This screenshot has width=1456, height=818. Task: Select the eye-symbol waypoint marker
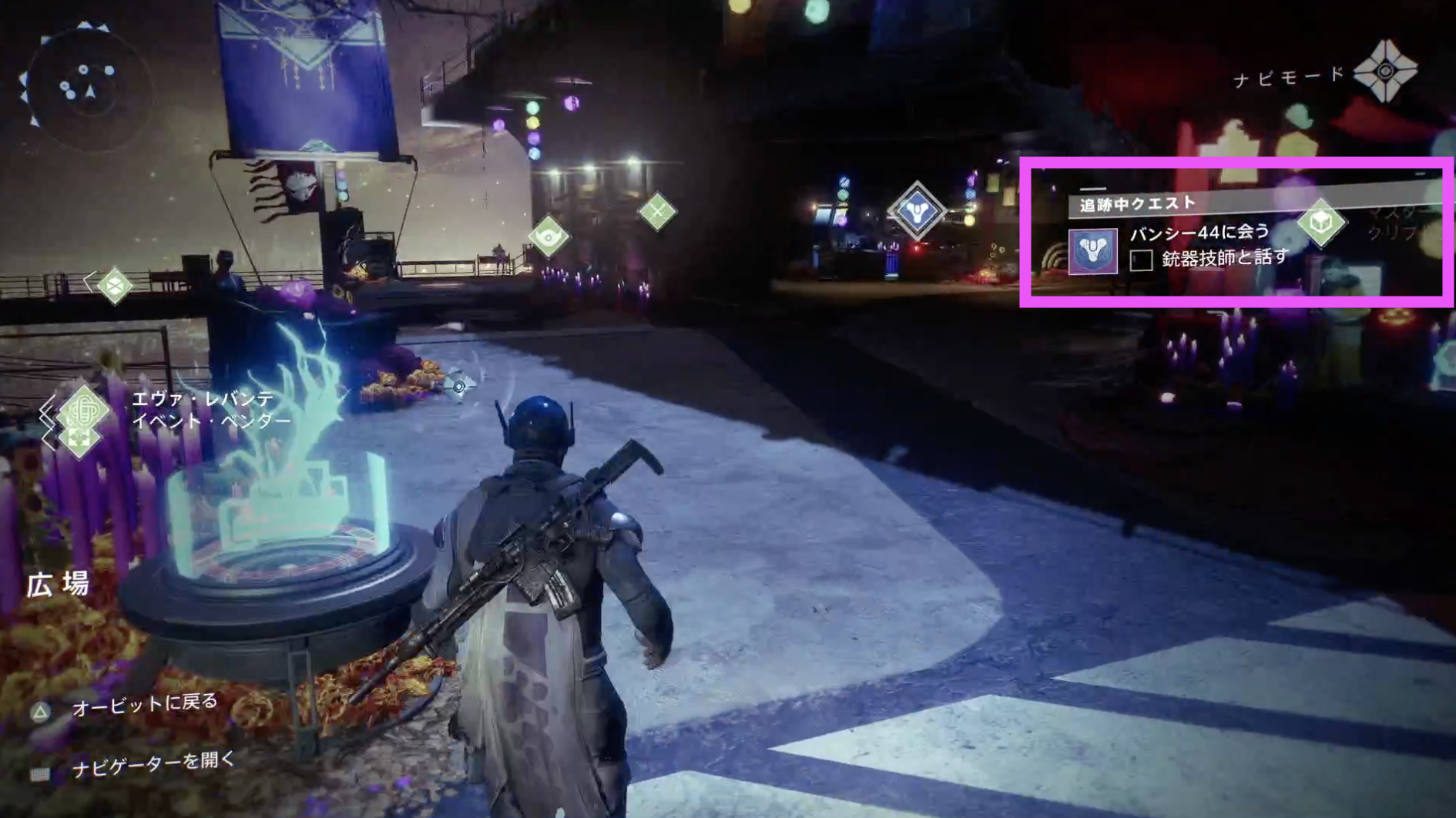pos(549,236)
